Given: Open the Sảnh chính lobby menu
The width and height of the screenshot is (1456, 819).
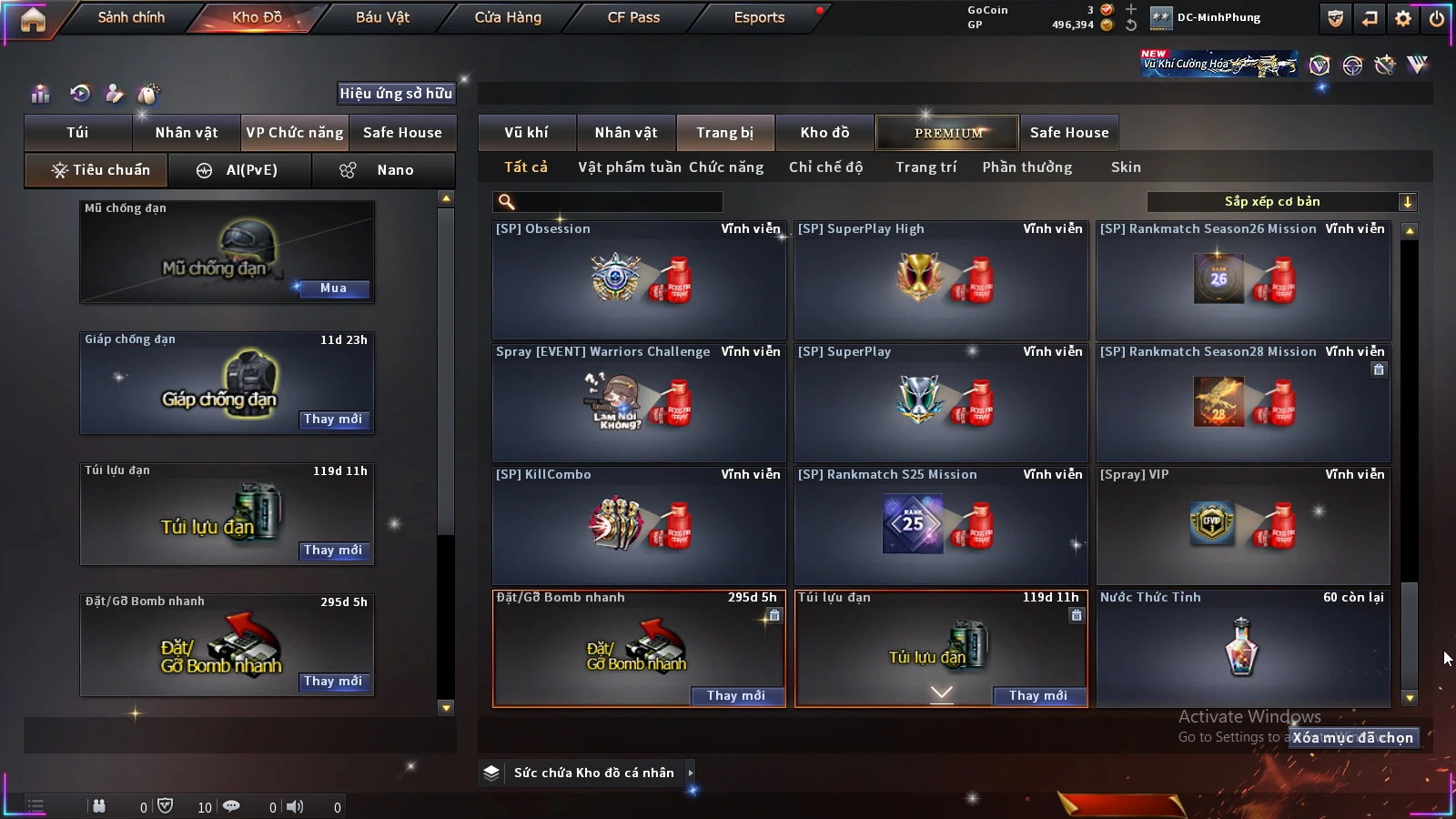Looking at the screenshot, I should [x=131, y=17].
